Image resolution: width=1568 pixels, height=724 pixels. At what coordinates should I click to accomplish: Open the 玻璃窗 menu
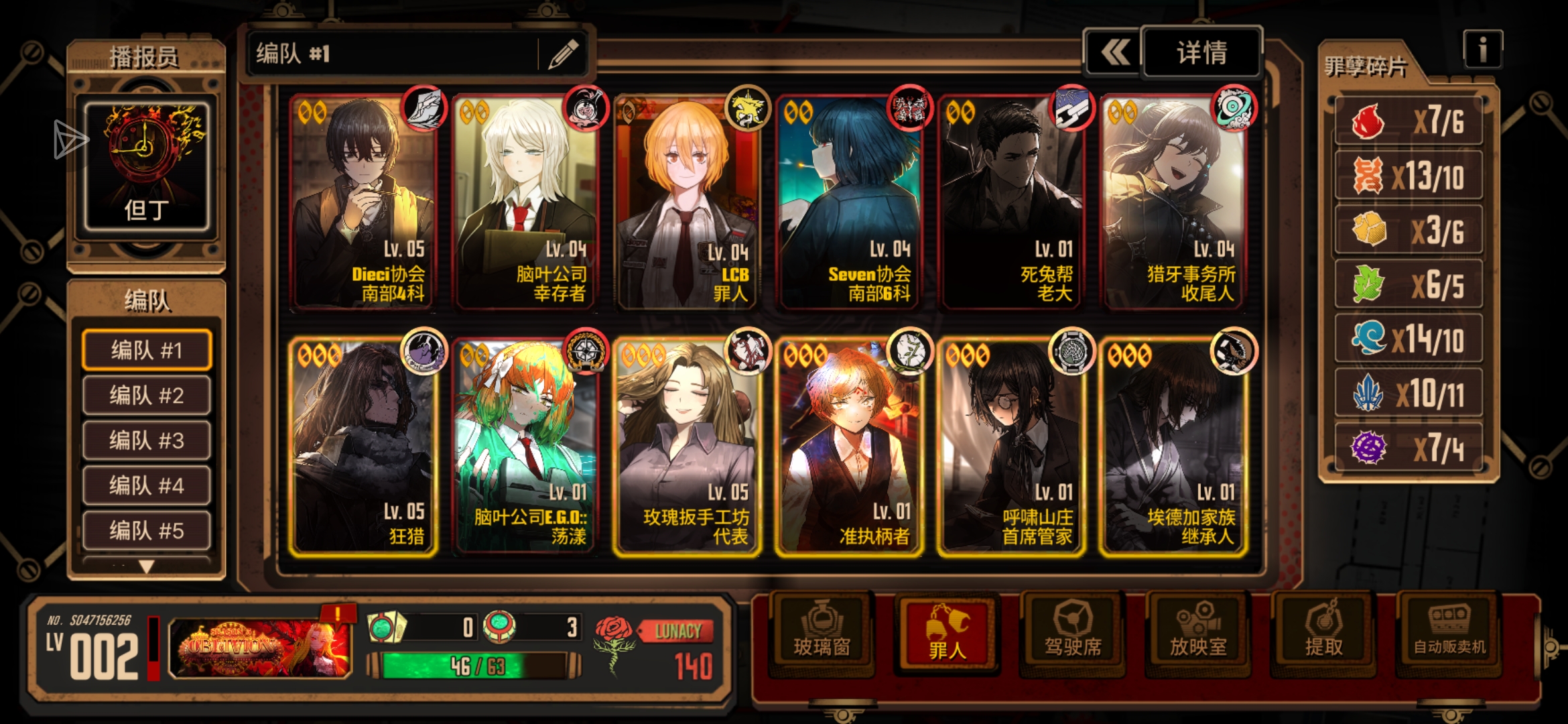tap(822, 631)
